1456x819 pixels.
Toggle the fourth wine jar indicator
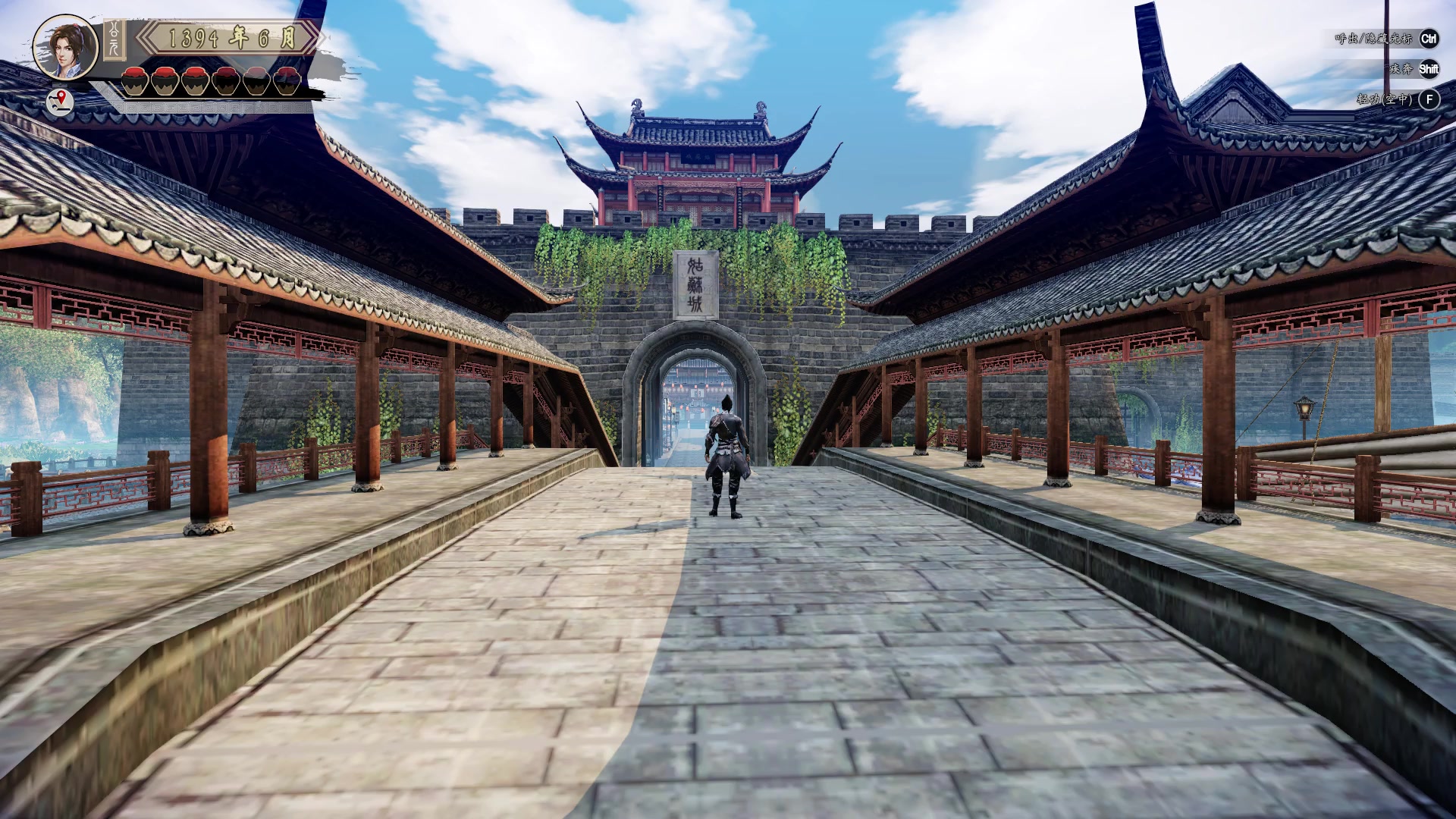tap(225, 80)
